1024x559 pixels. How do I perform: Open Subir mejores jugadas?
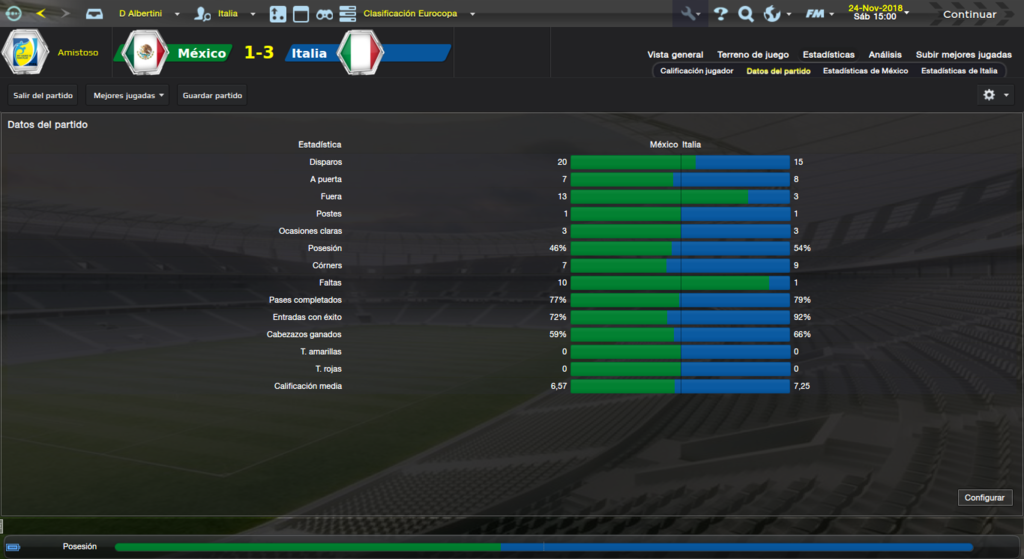pyautogui.click(x=961, y=55)
